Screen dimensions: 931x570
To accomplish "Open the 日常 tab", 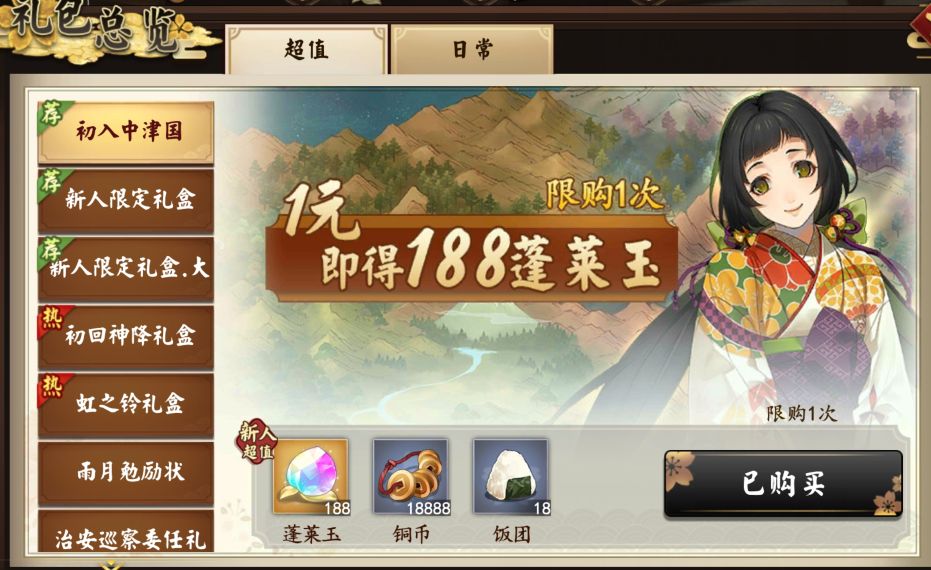I will 471,50.
